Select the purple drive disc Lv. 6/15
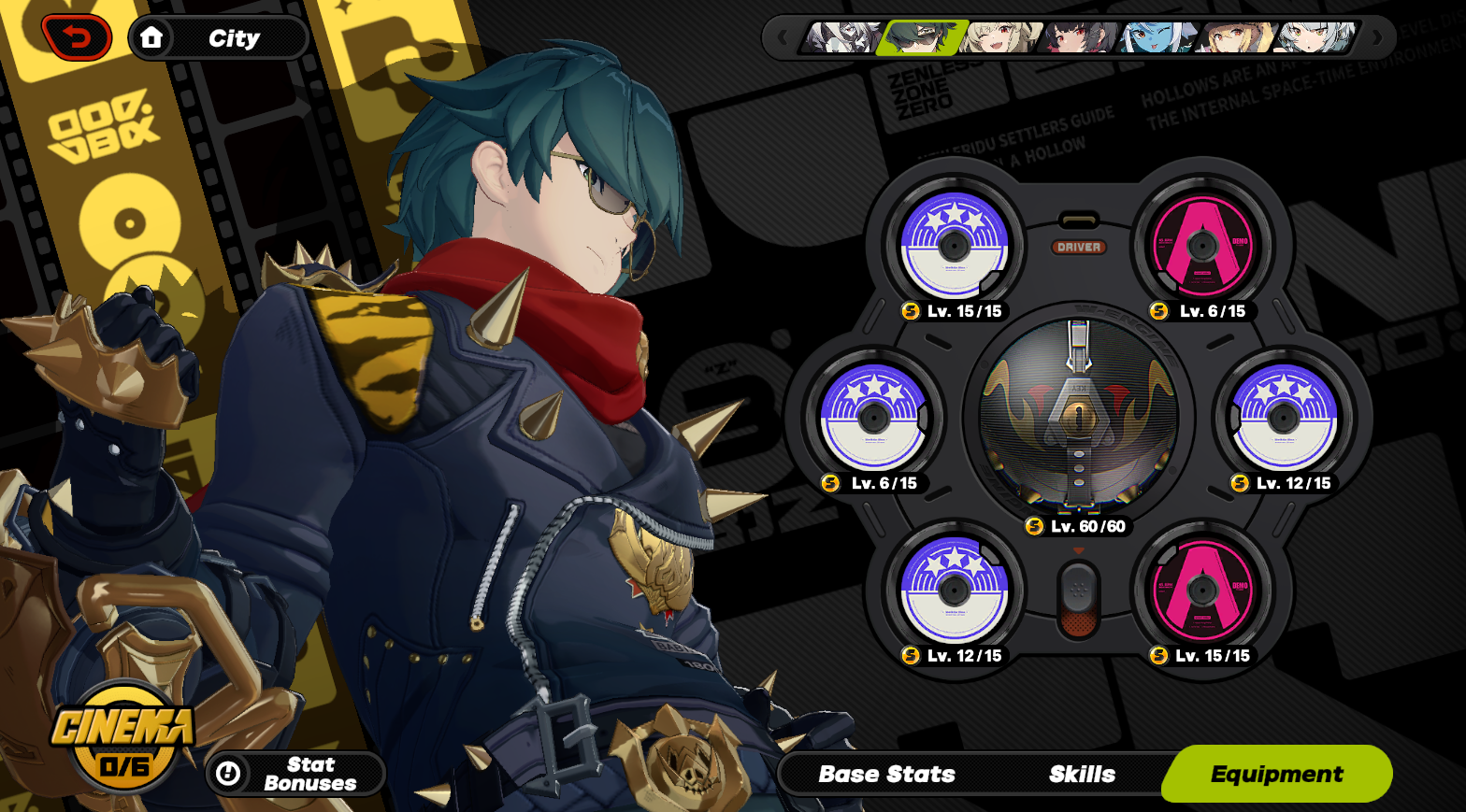Screen dimensions: 1466x812 pos(873,417)
